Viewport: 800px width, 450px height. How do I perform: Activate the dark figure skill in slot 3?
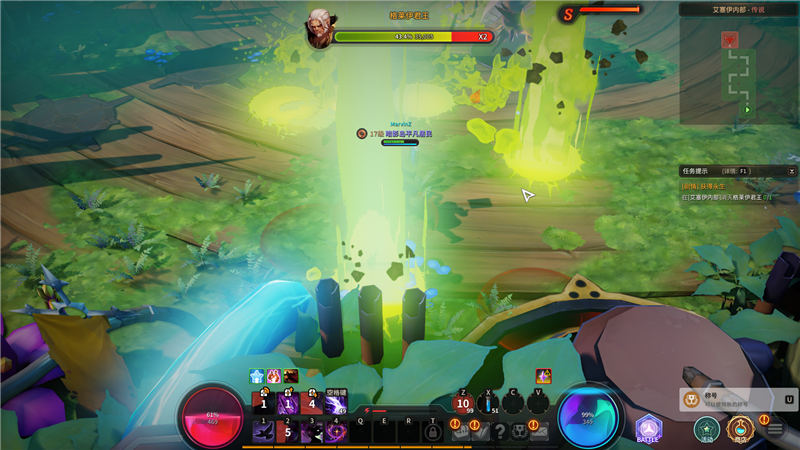(x=311, y=432)
